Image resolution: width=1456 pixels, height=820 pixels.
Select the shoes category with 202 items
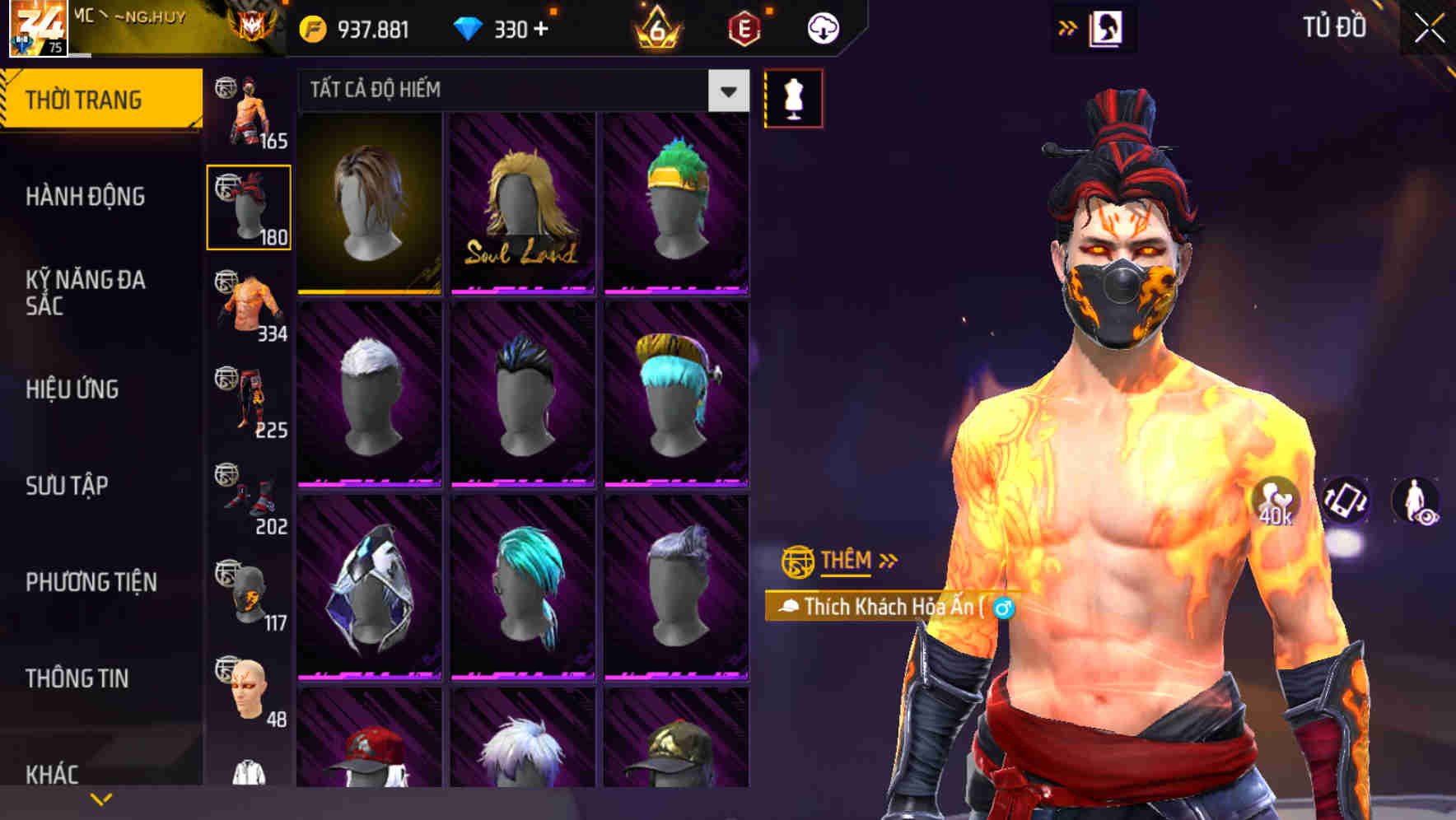247,498
